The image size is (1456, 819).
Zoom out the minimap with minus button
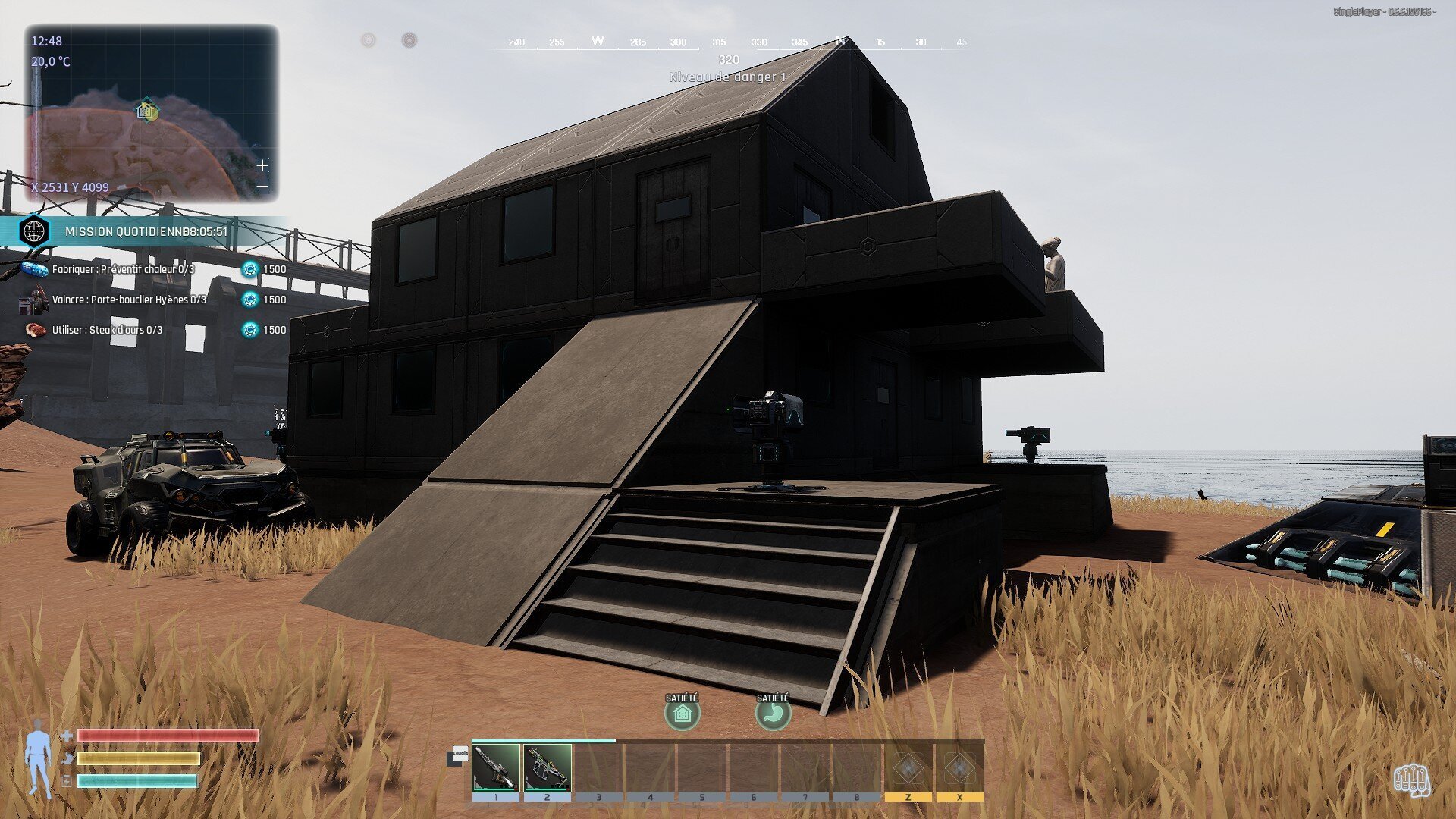[262, 187]
